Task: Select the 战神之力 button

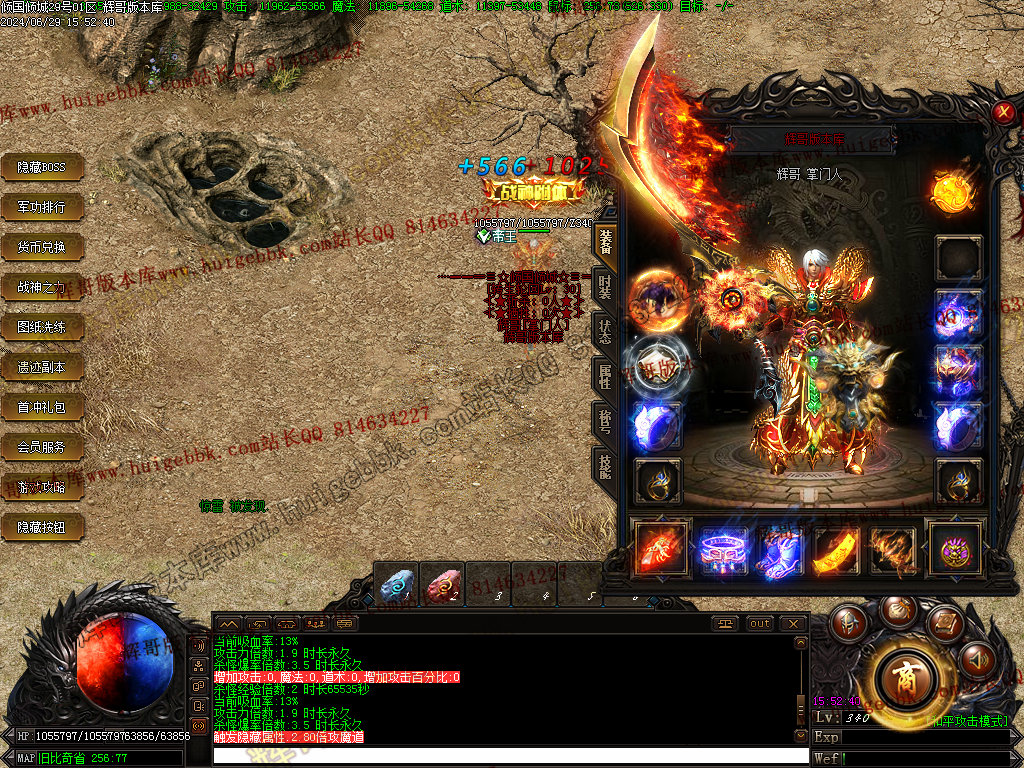Action: [41, 287]
